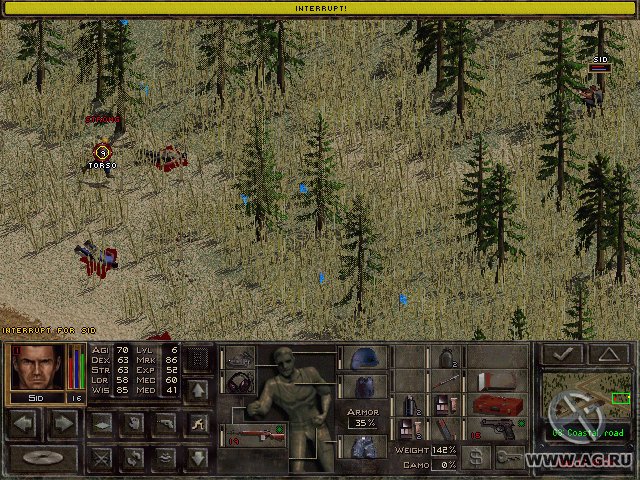Viewport: 640px width, 480px height.
Task: Activate the pistol action button
Action: [164, 424]
